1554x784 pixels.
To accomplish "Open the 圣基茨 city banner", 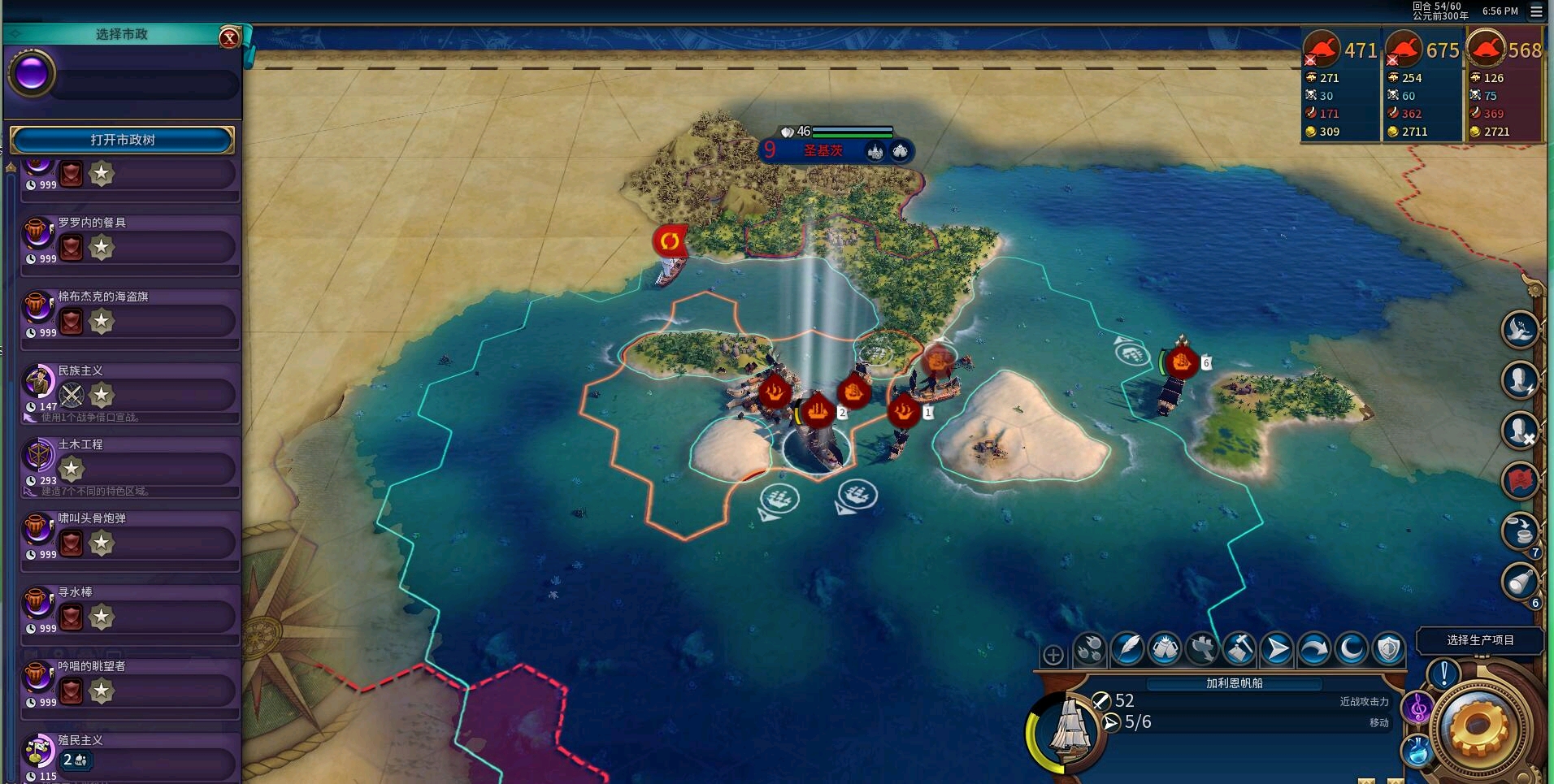I will click(x=823, y=150).
